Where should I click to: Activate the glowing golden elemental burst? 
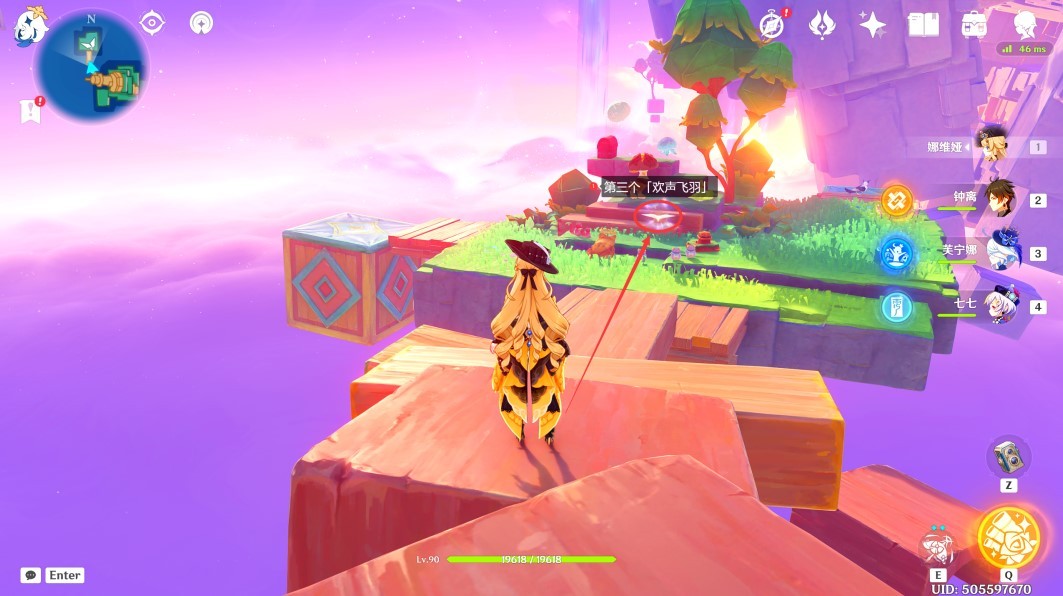pyautogui.click(x=1007, y=537)
